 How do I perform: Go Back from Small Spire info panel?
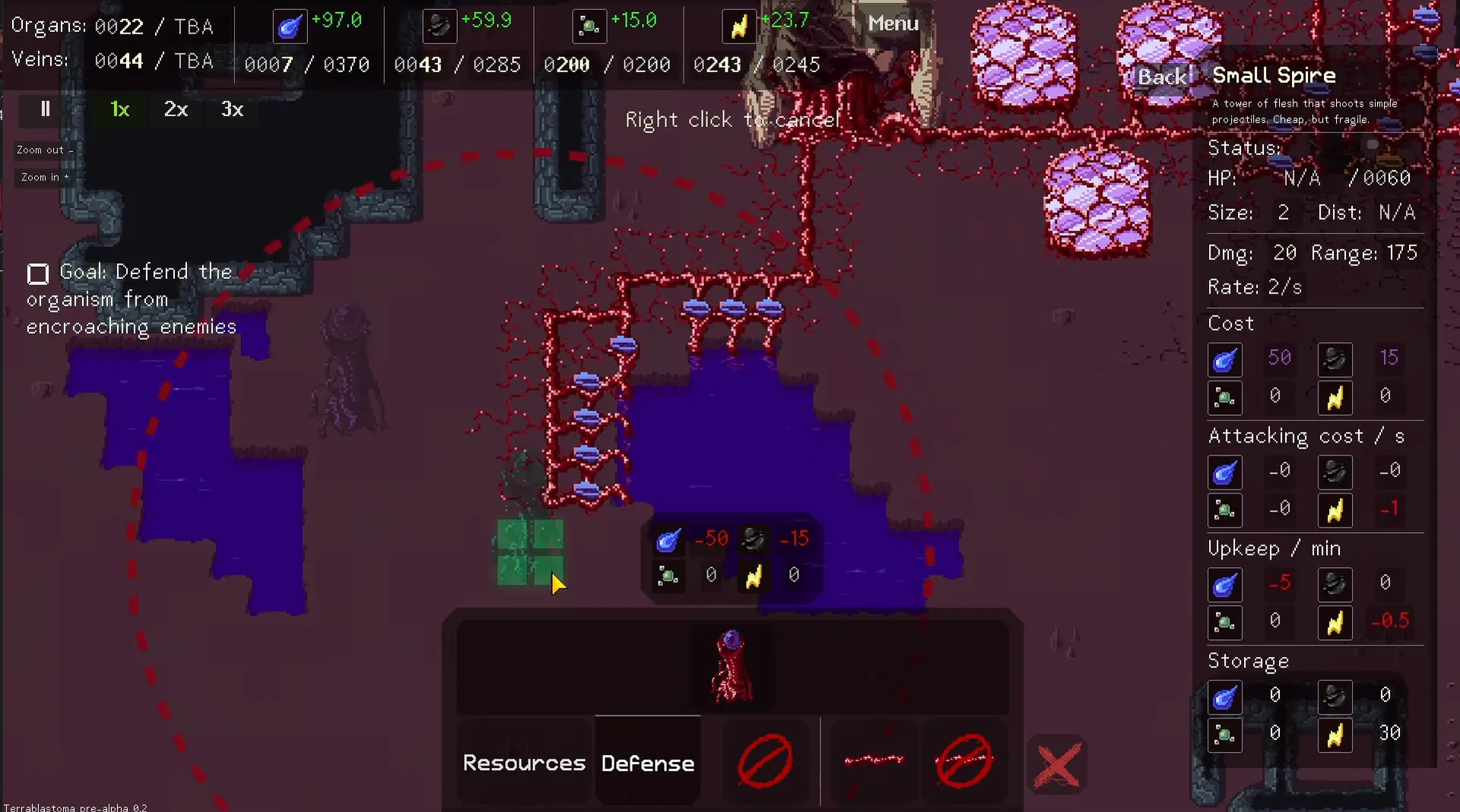pyautogui.click(x=1161, y=76)
